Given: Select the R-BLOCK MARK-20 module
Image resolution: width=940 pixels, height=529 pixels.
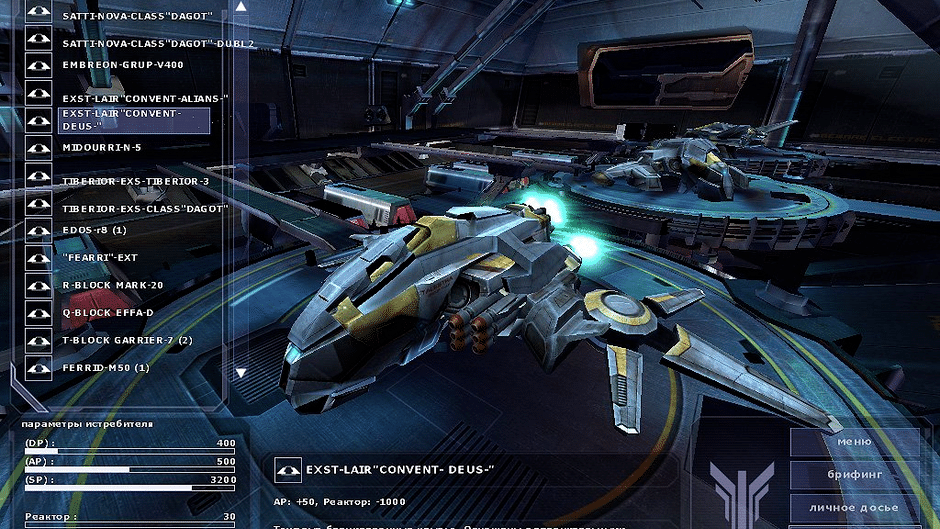Looking at the screenshot, I should 112,285.
